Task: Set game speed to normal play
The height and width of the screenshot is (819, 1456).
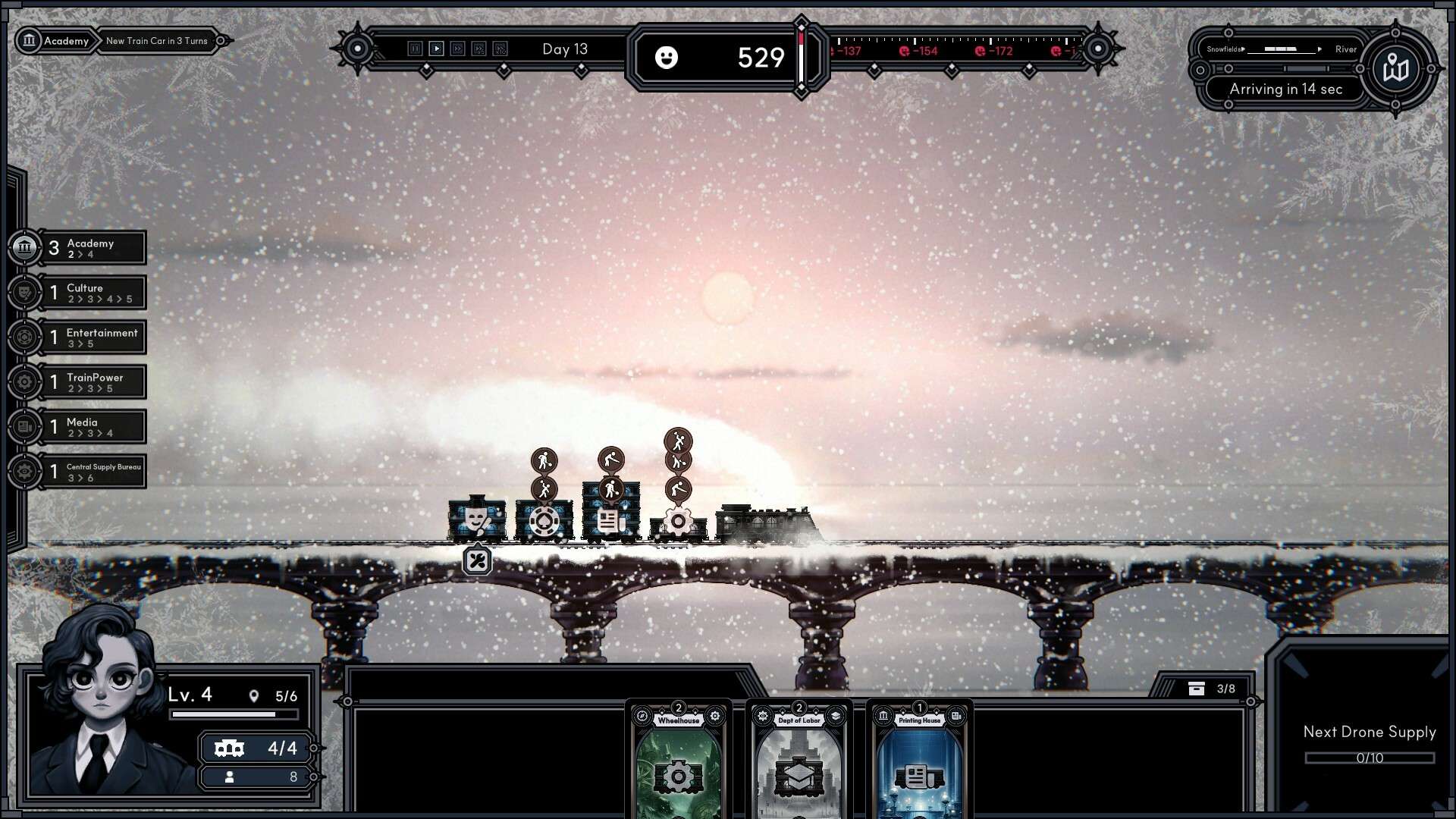Action: (x=436, y=49)
